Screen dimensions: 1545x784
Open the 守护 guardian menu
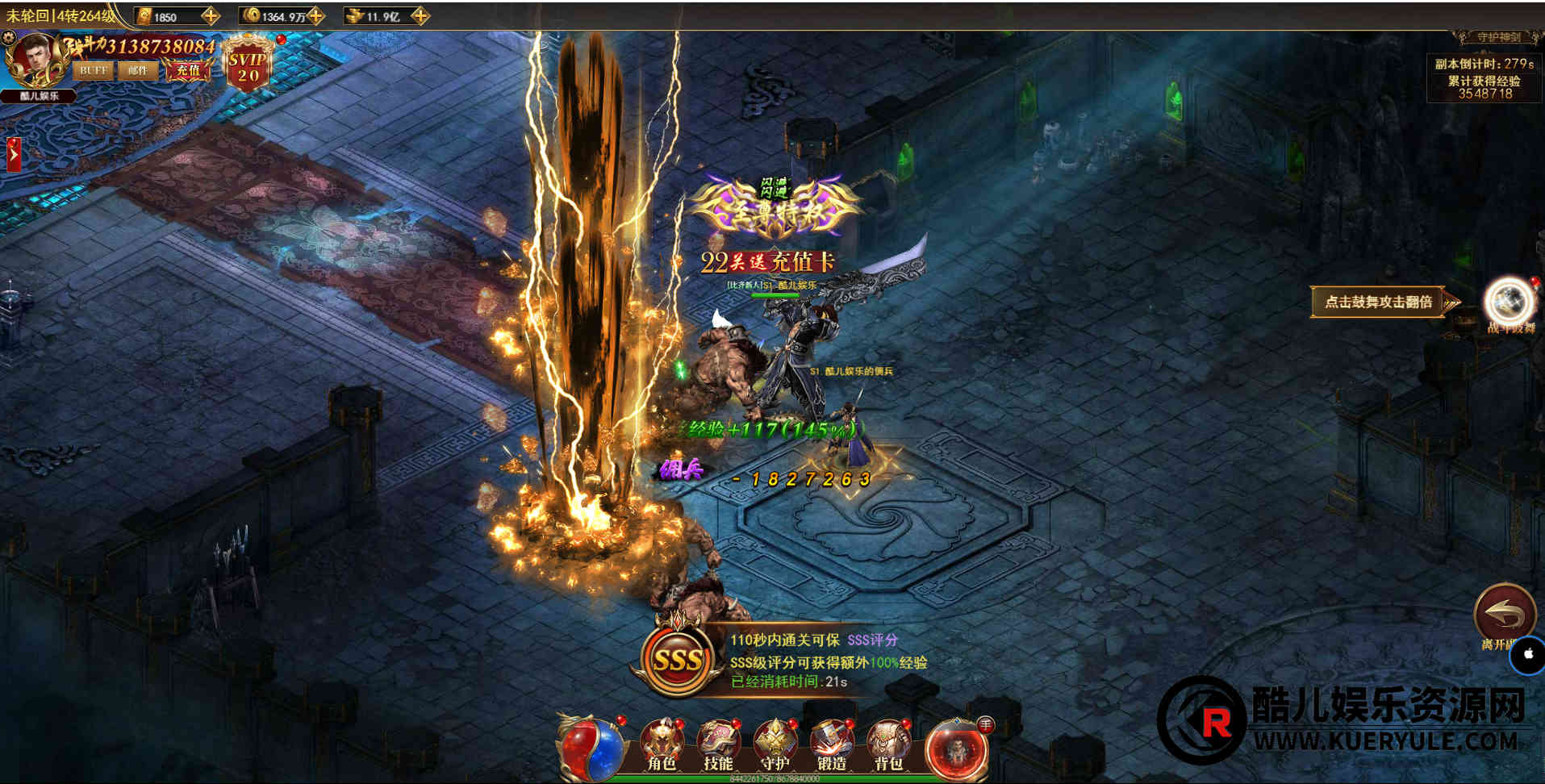tap(775, 744)
